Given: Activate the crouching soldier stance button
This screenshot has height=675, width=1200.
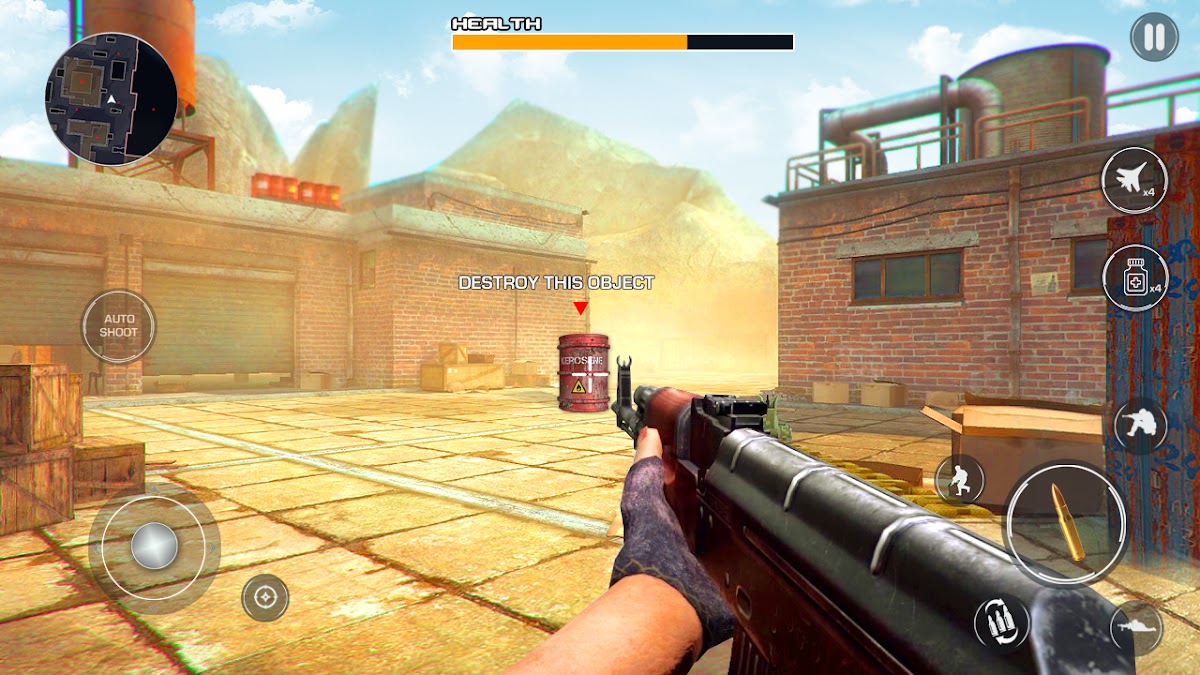Looking at the screenshot, I should (1140, 425).
